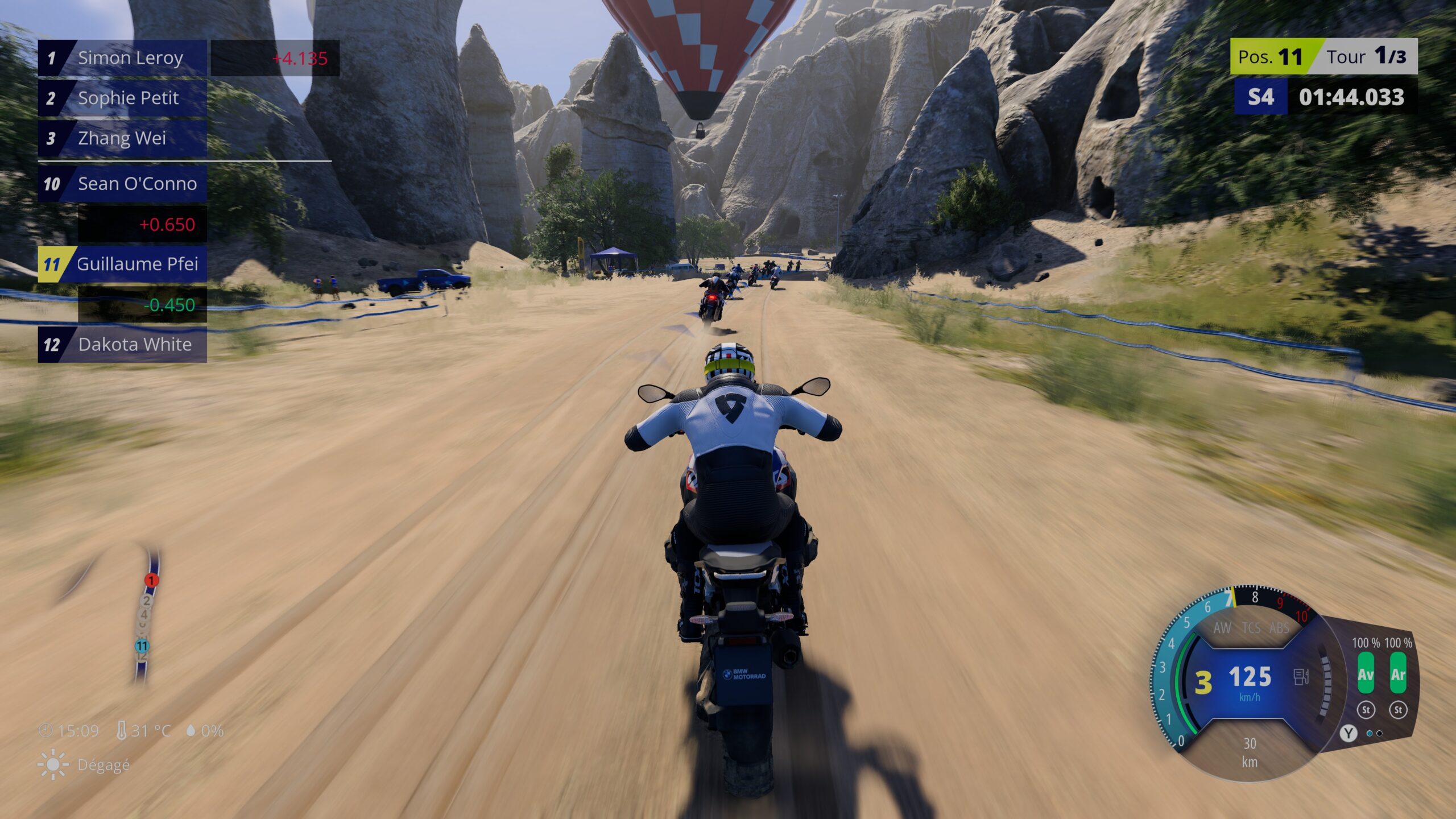Screen dimensions: 1456x819
Task: Expand the S4 sector time panel
Action: (x=1264, y=98)
